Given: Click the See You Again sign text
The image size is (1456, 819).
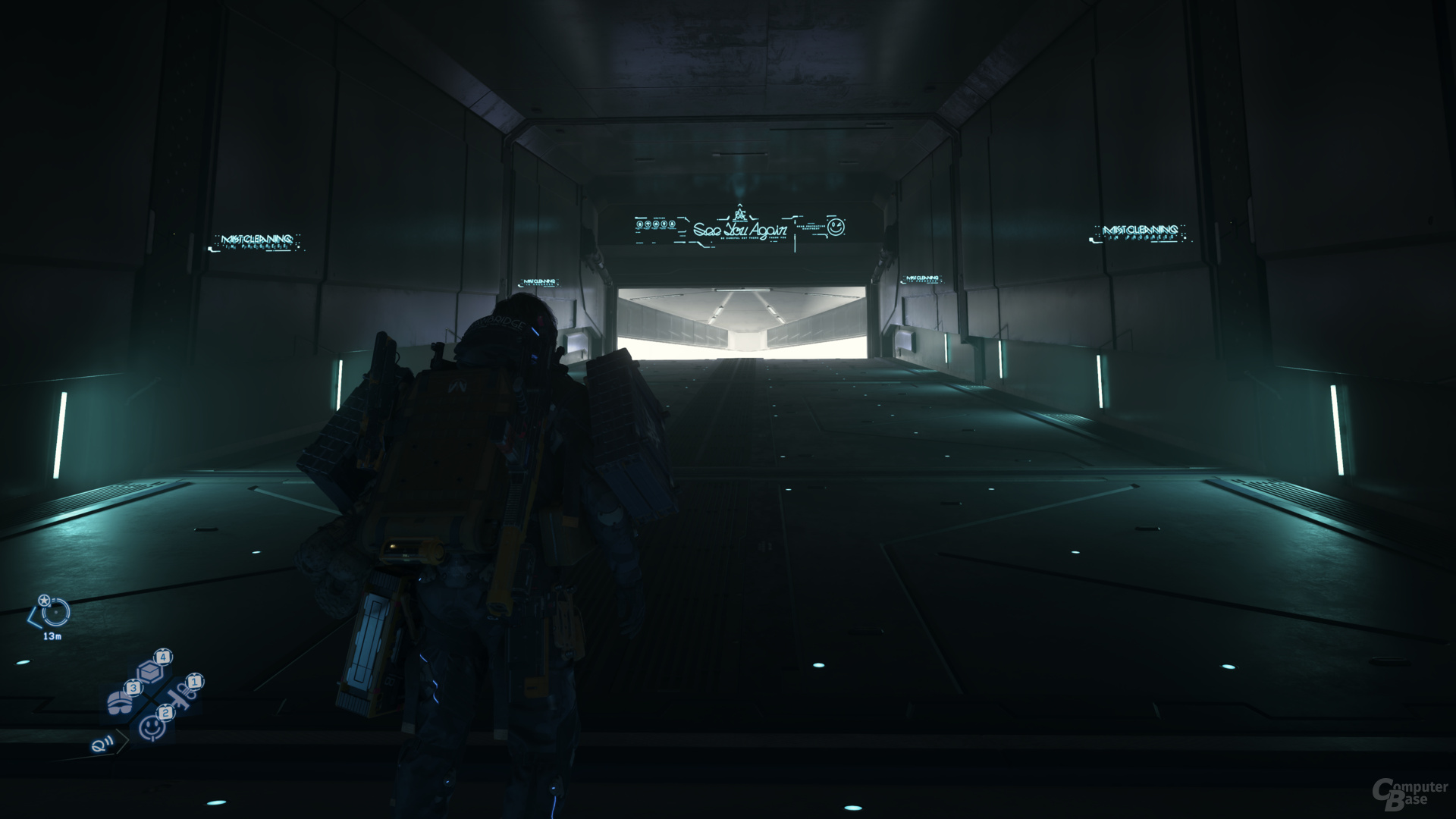Looking at the screenshot, I should click(x=739, y=231).
